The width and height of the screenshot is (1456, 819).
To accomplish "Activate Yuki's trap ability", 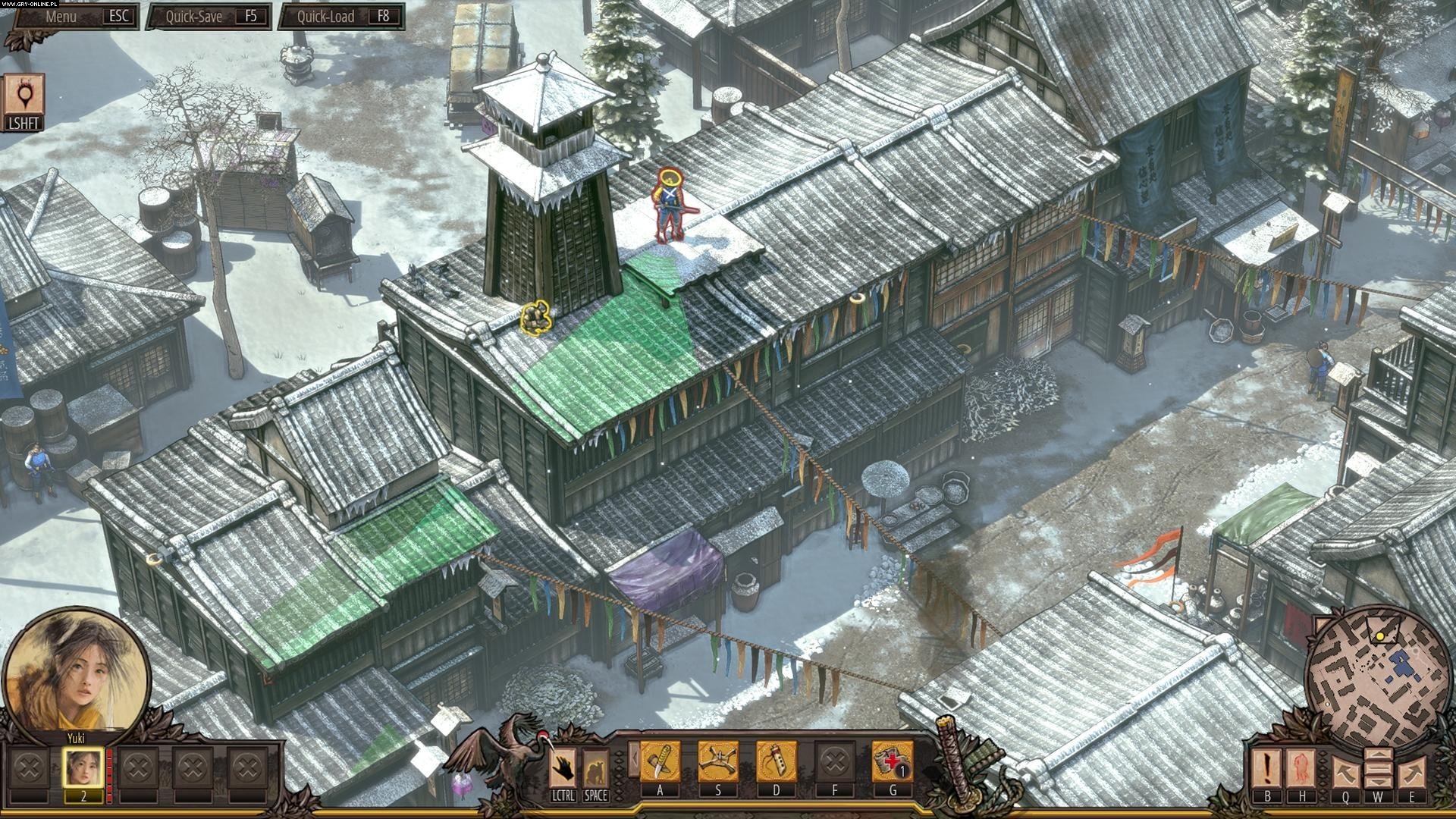I will pyautogui.click(x=718, y=761).
